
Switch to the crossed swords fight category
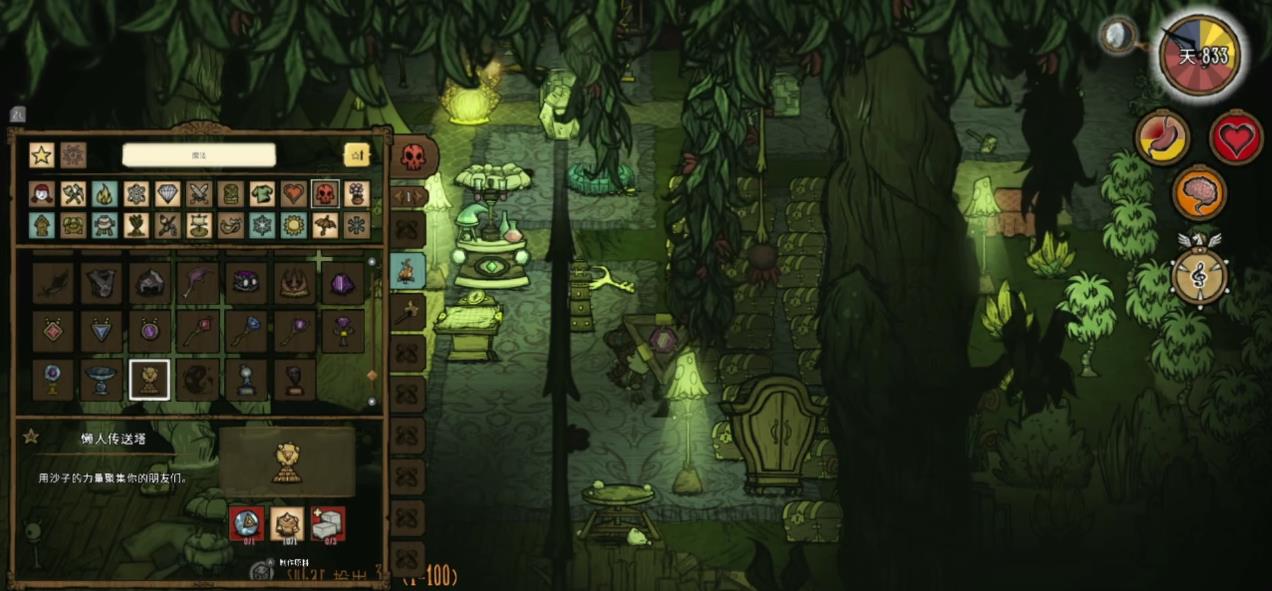198,194
